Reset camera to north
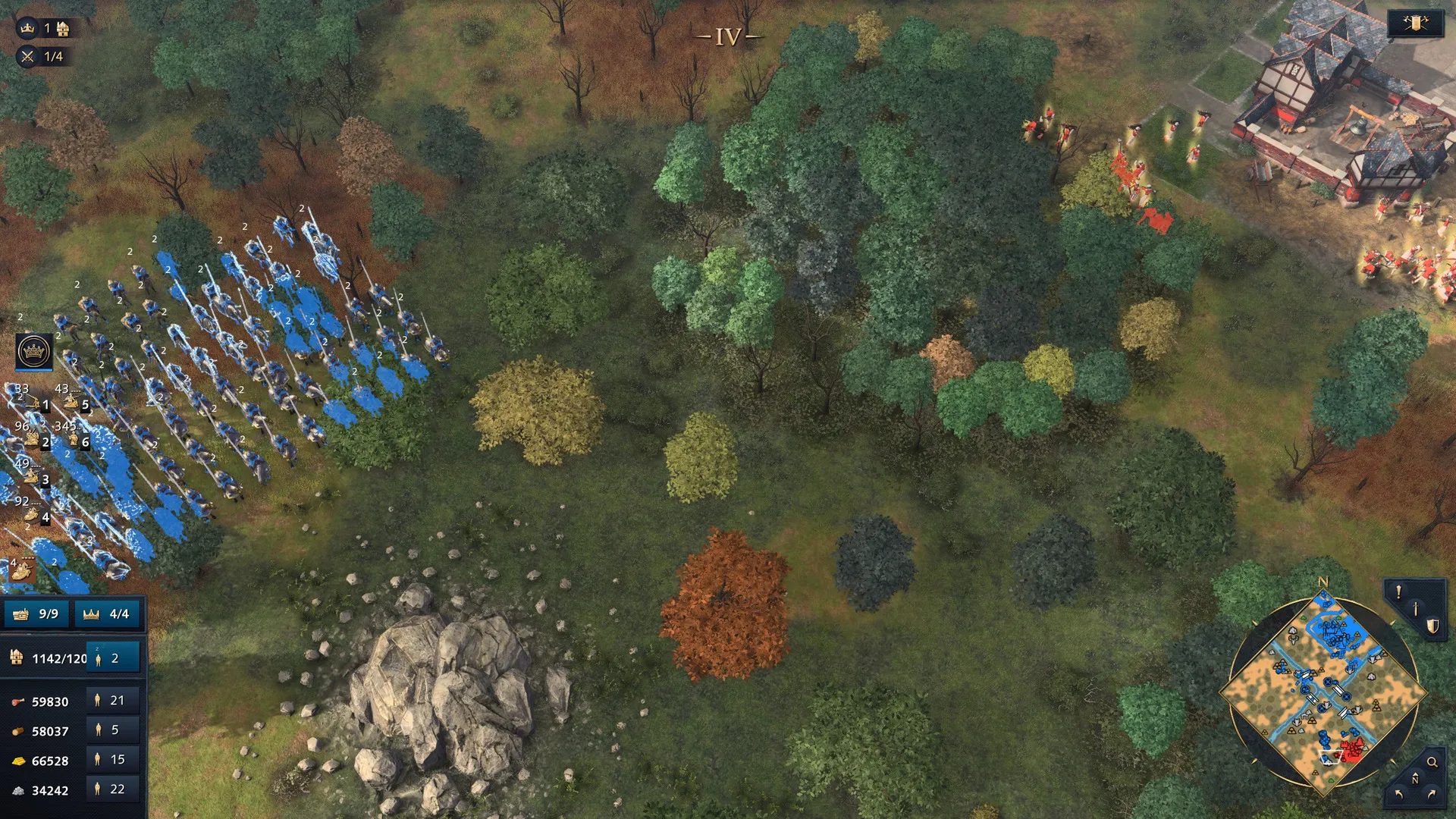1456x819 pixels. [1414, 780]
